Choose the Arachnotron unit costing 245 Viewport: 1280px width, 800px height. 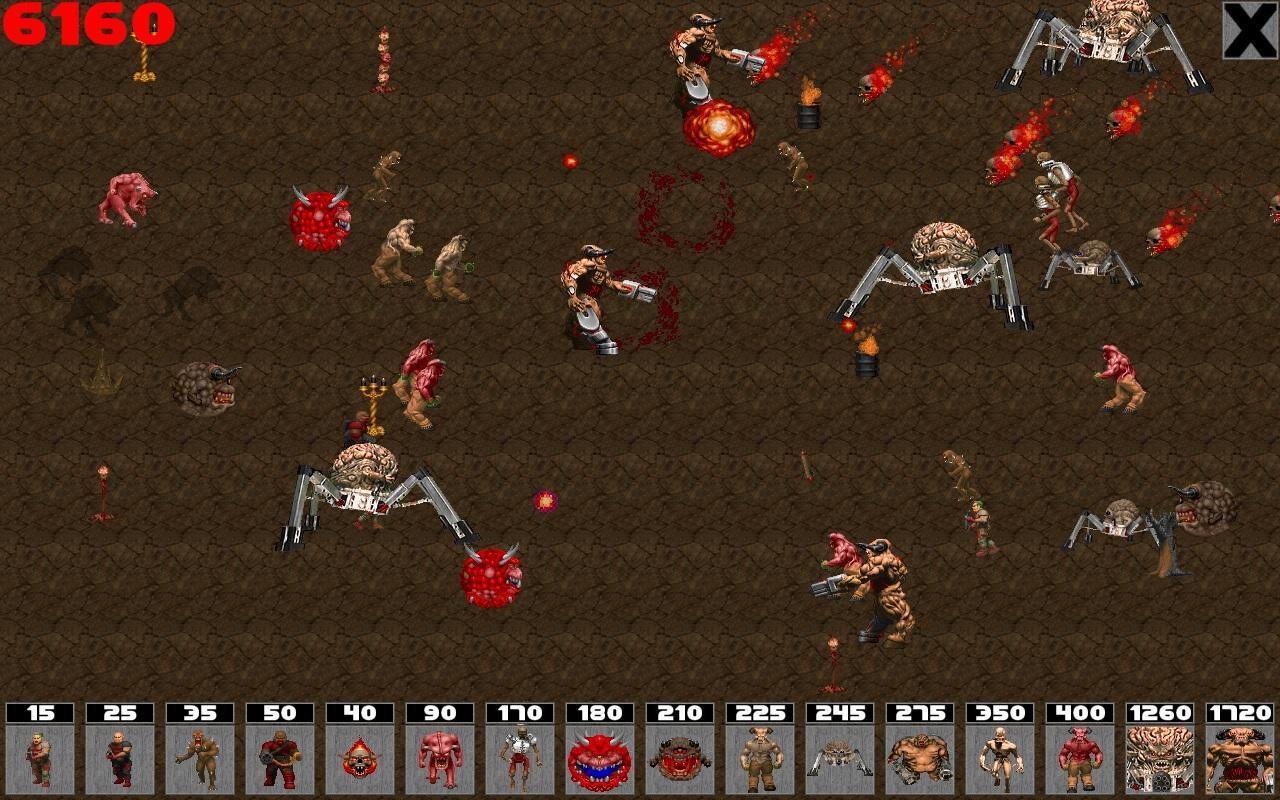point(840,758)
